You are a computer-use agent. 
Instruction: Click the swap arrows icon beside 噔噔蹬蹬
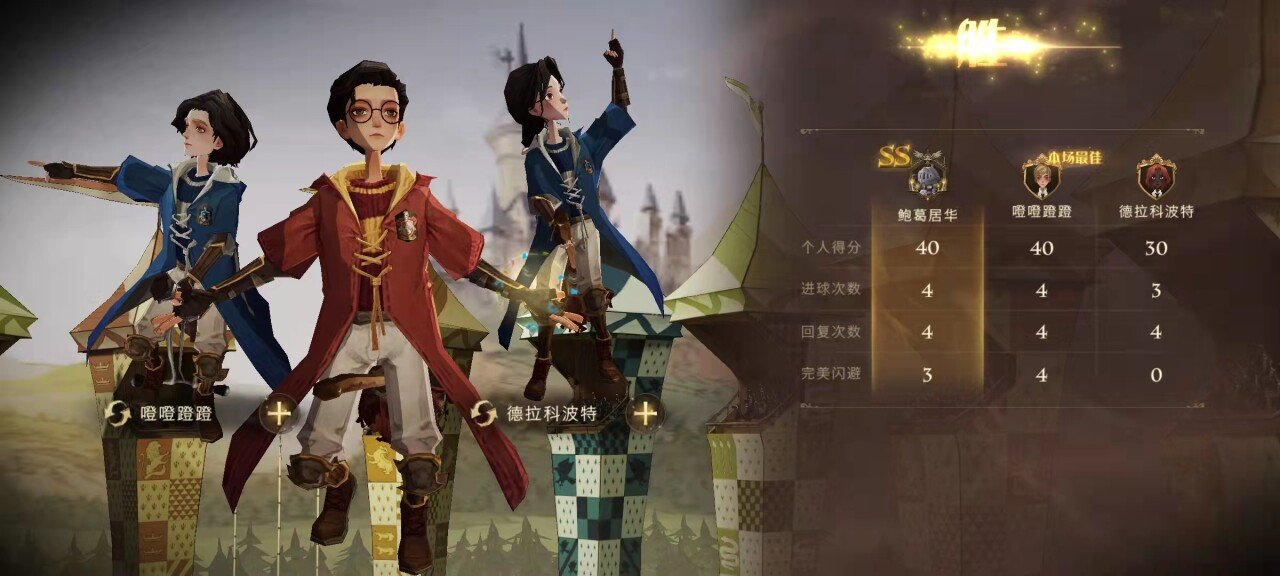tap(118, 412)
